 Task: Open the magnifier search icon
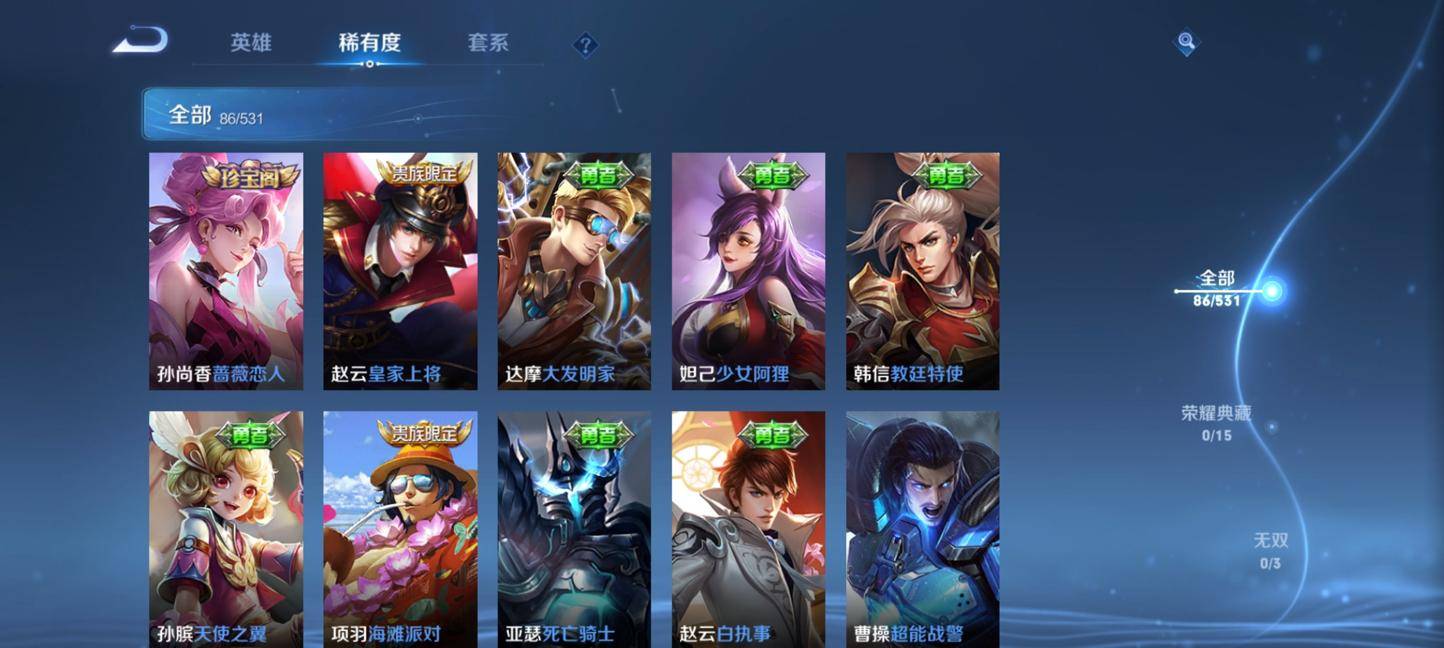[1186, 42]
